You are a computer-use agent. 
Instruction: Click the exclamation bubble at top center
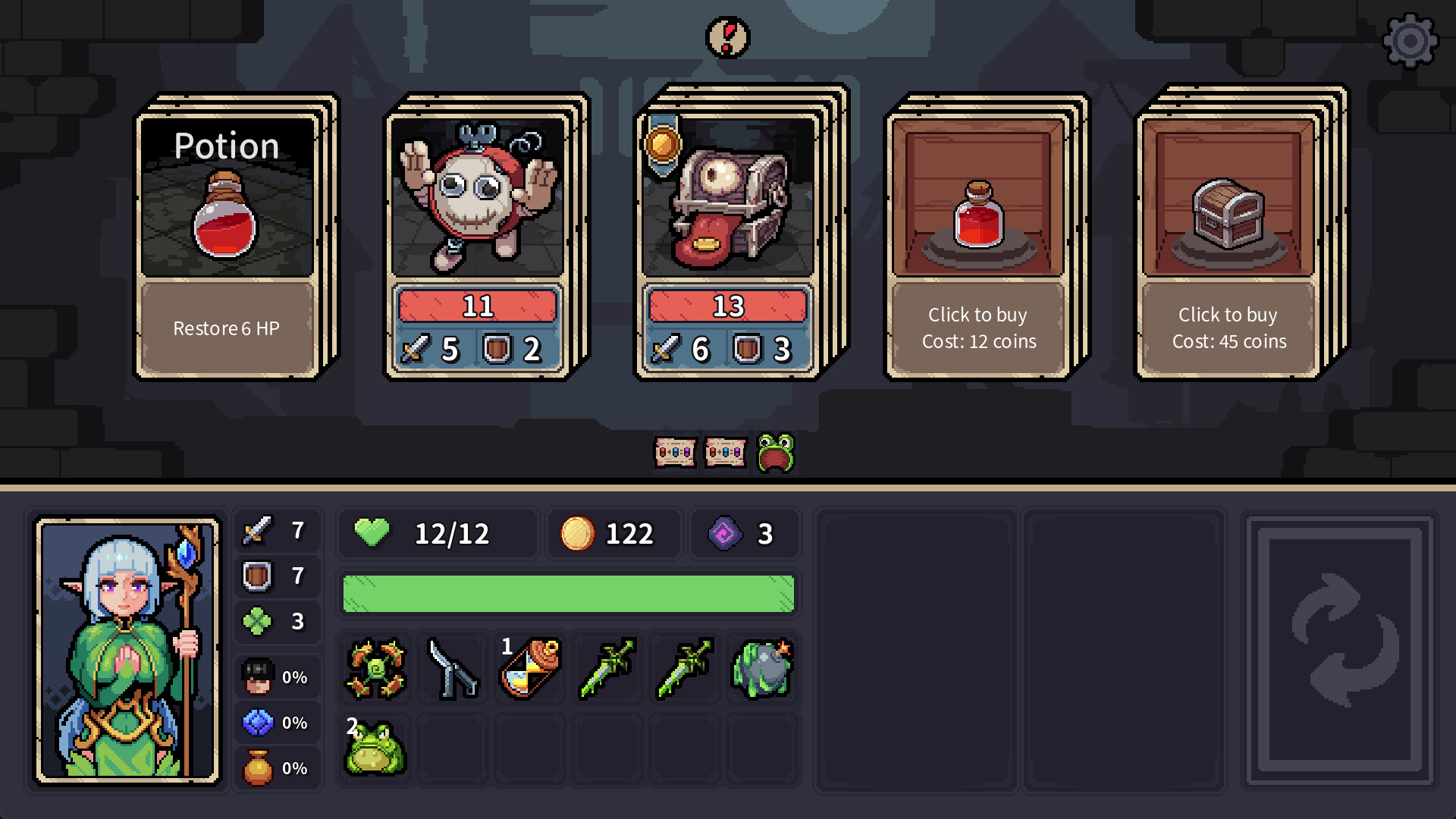[x=726, y=38]
